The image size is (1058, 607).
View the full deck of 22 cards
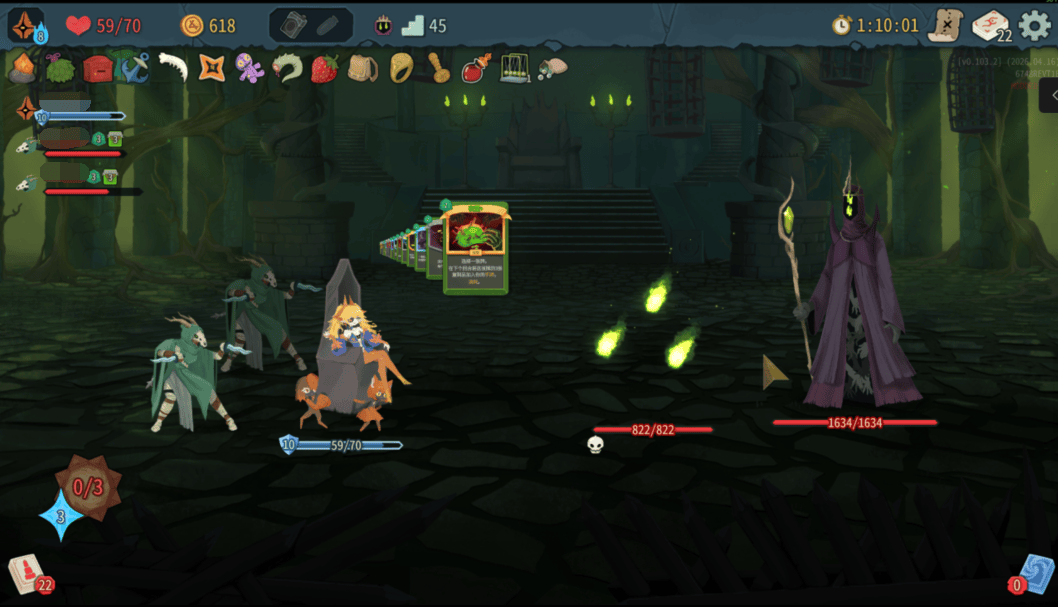[990, 25]
